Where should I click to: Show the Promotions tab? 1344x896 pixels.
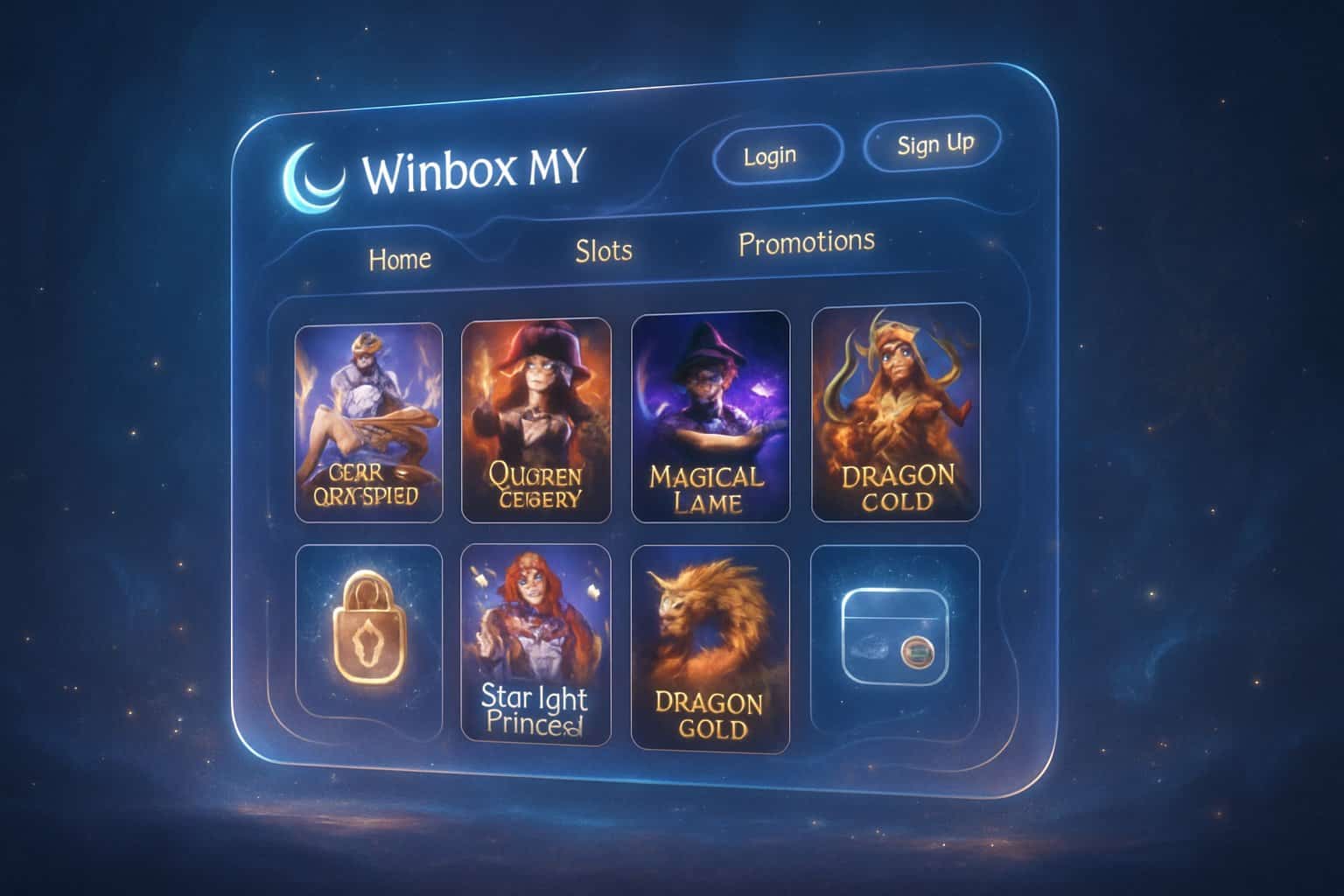pyautogui.click(x=806, y=242)
